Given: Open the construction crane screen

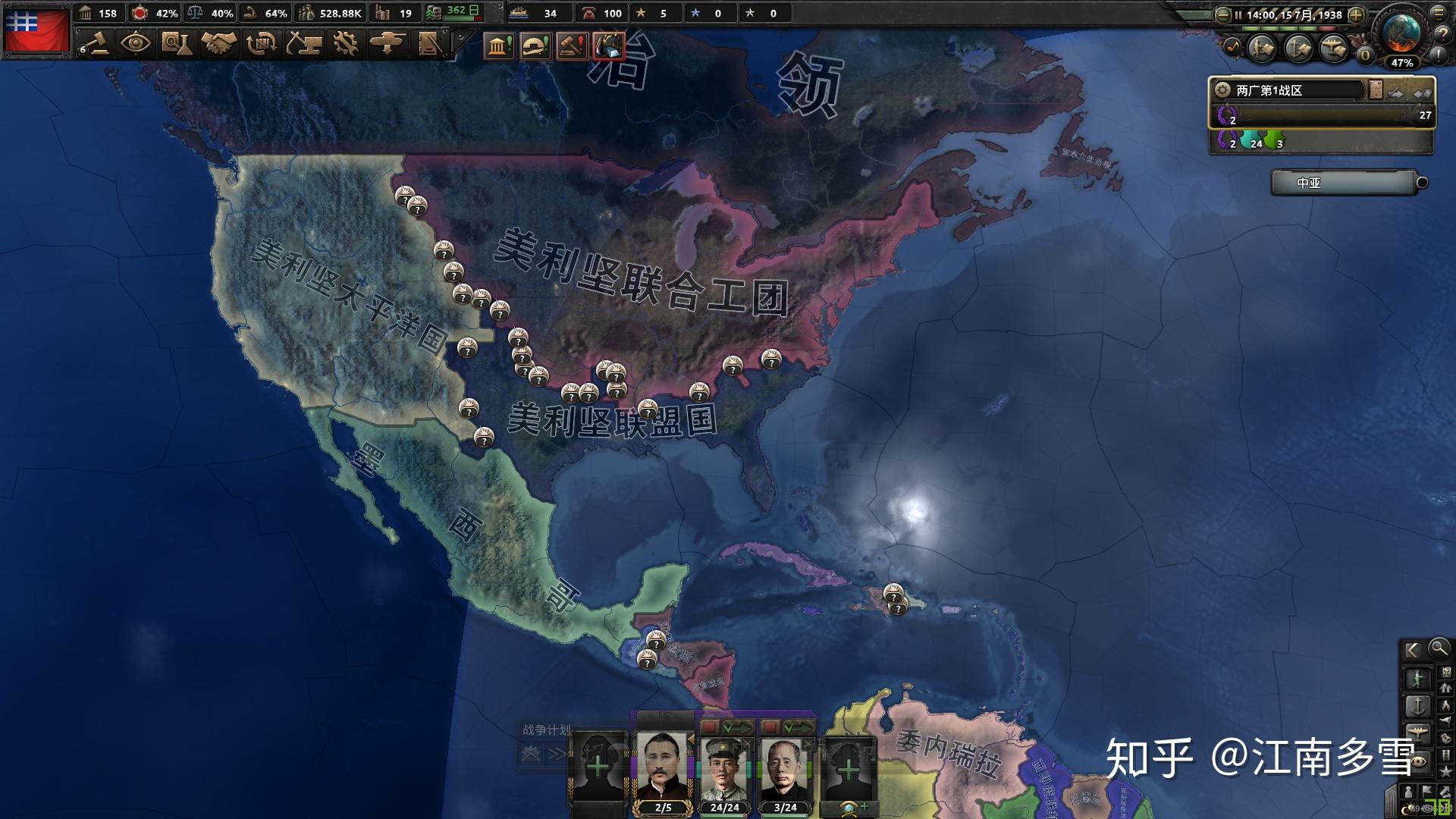Looking at the screenshot, I should pos(303,43).
